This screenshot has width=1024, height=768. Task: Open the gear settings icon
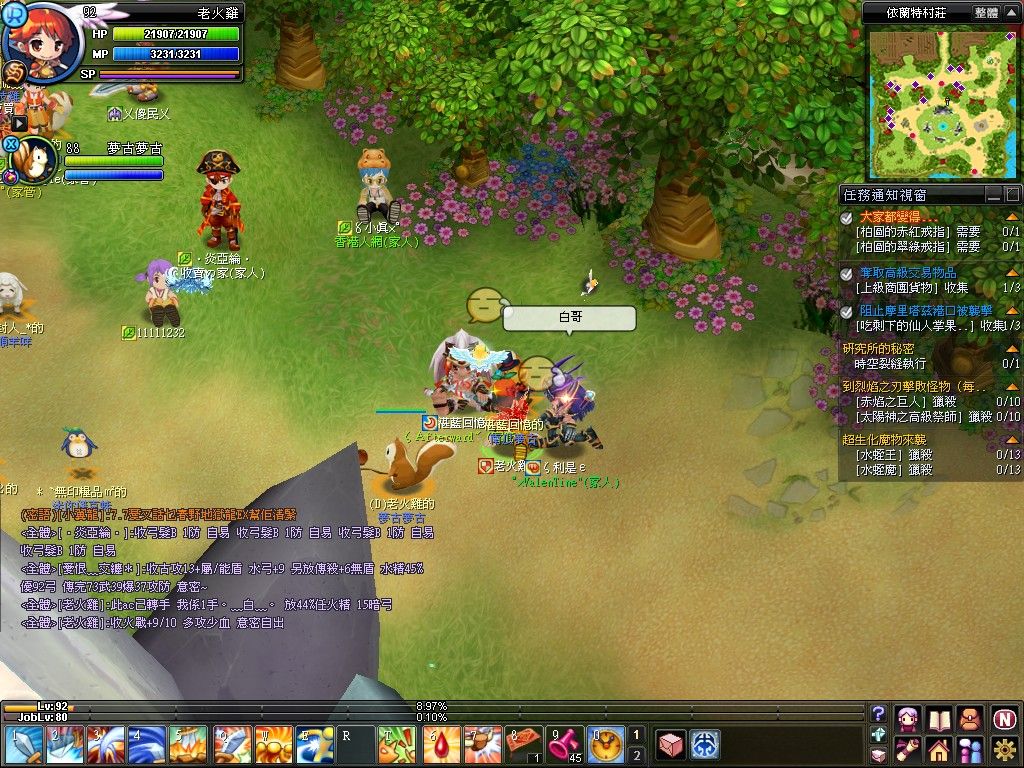(1005, 749)
